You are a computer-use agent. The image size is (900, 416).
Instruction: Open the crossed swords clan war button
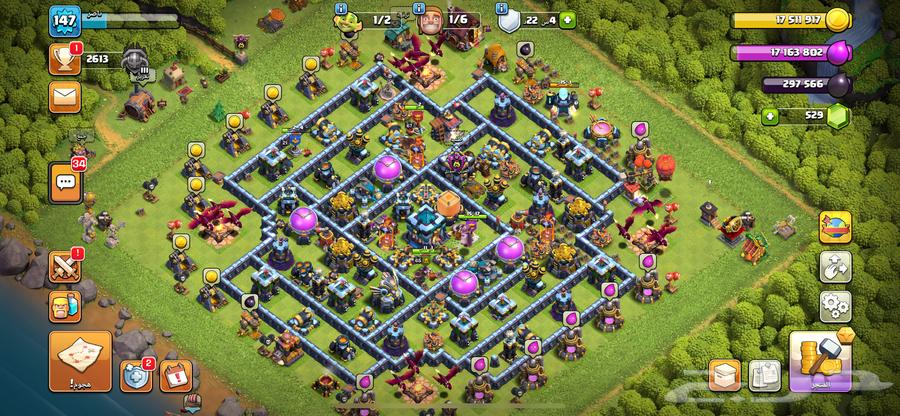point(64,268)
